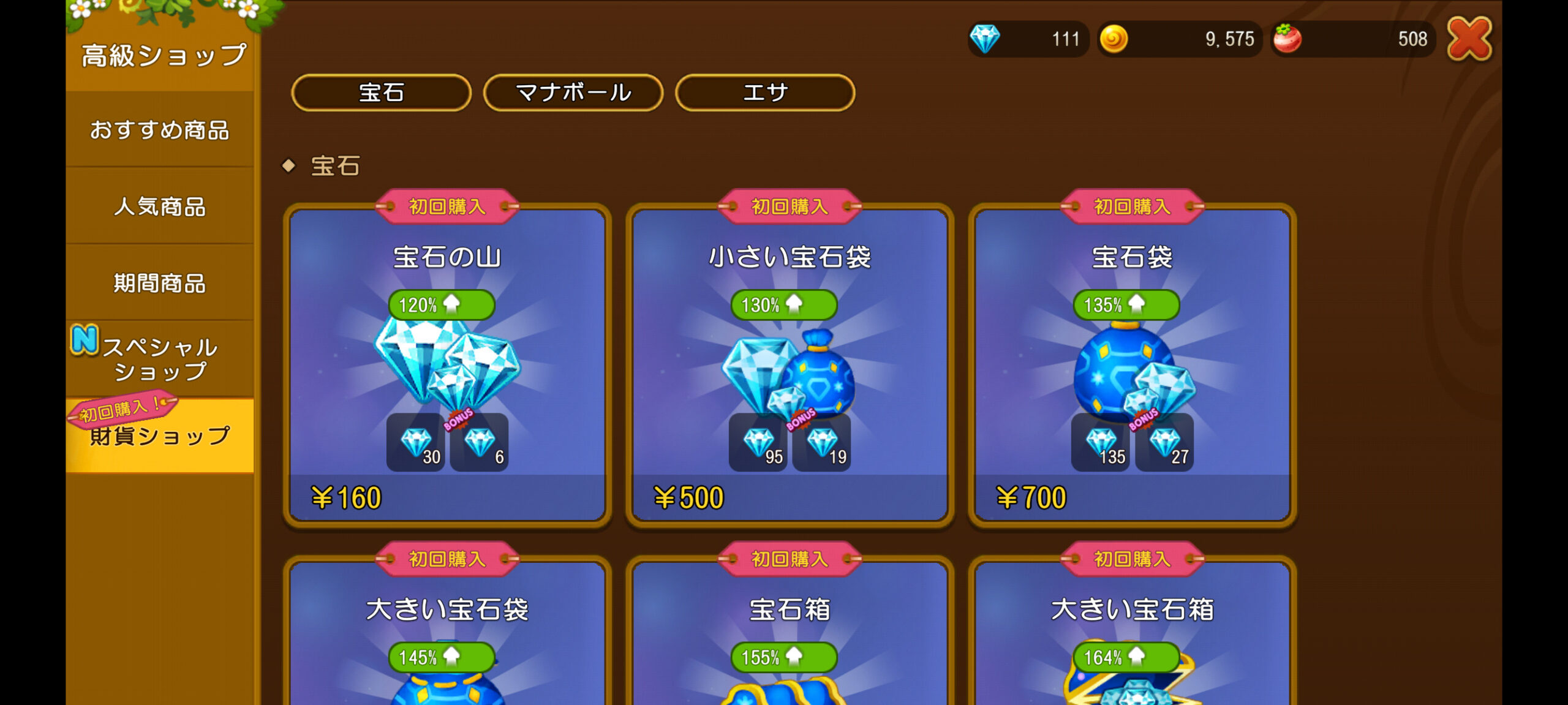Select the 財貨ショップ menu entry

160,436
